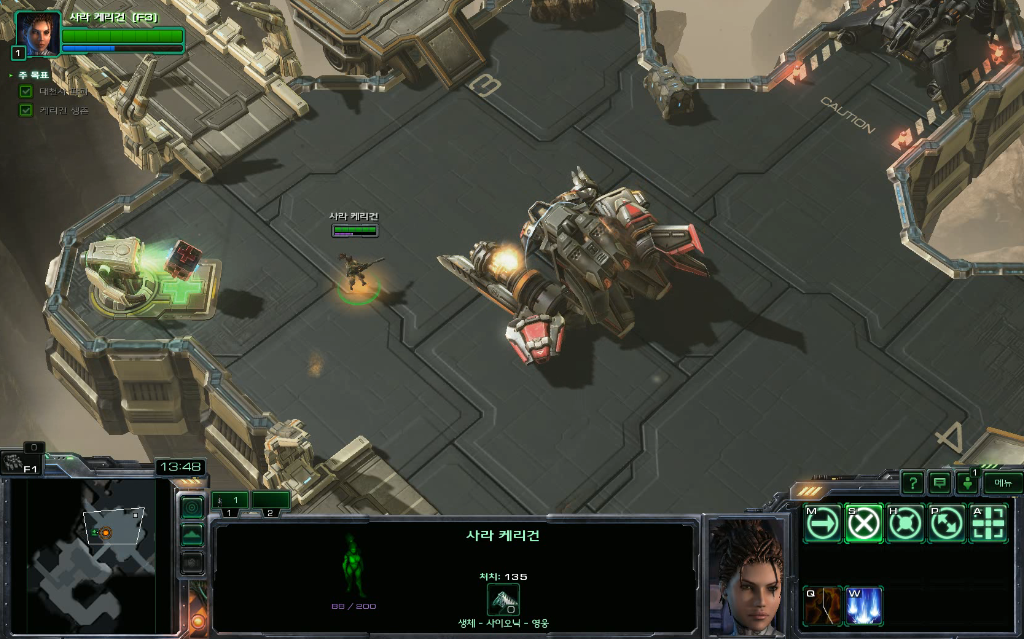
Task: Use the Attack command button
Action: point(988,523)
